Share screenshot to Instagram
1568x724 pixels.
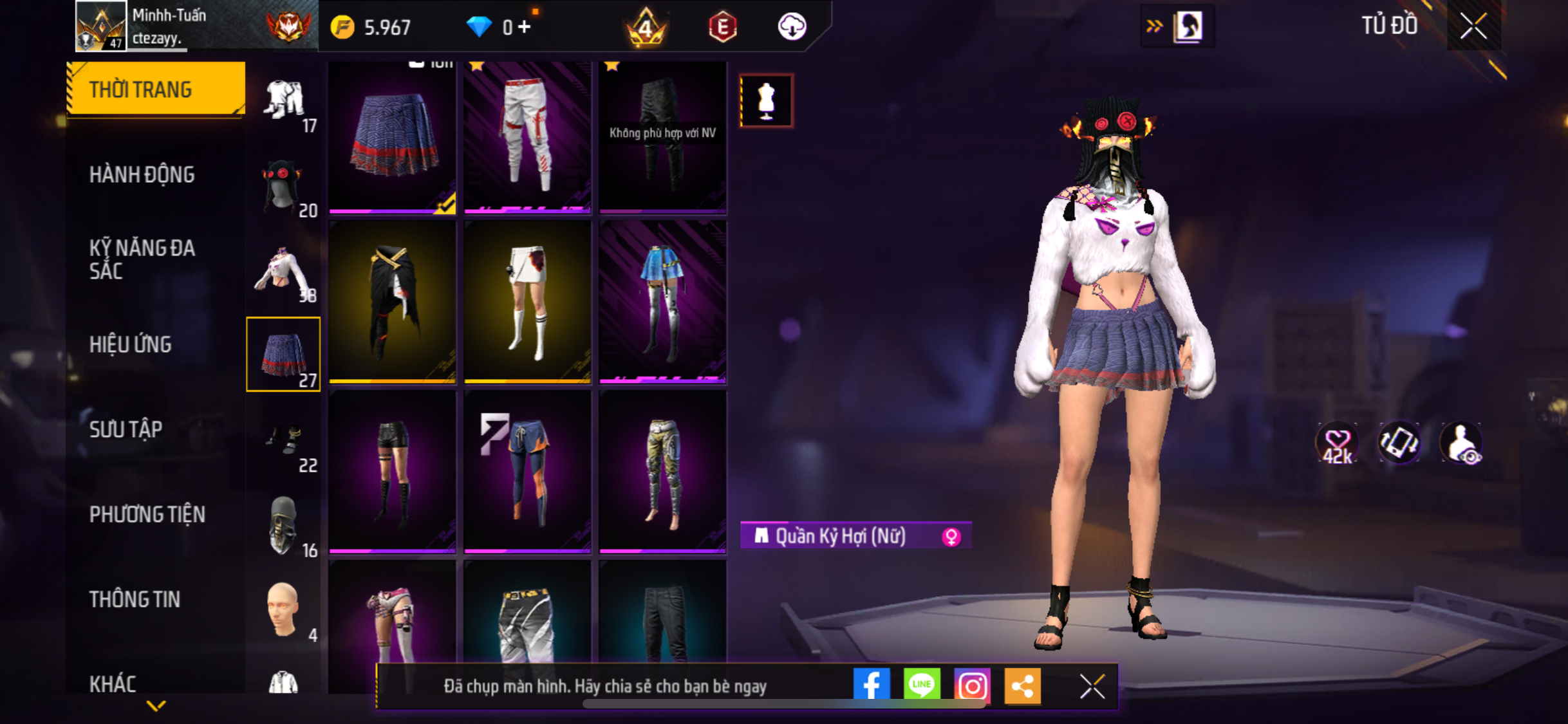pos(971,685)
